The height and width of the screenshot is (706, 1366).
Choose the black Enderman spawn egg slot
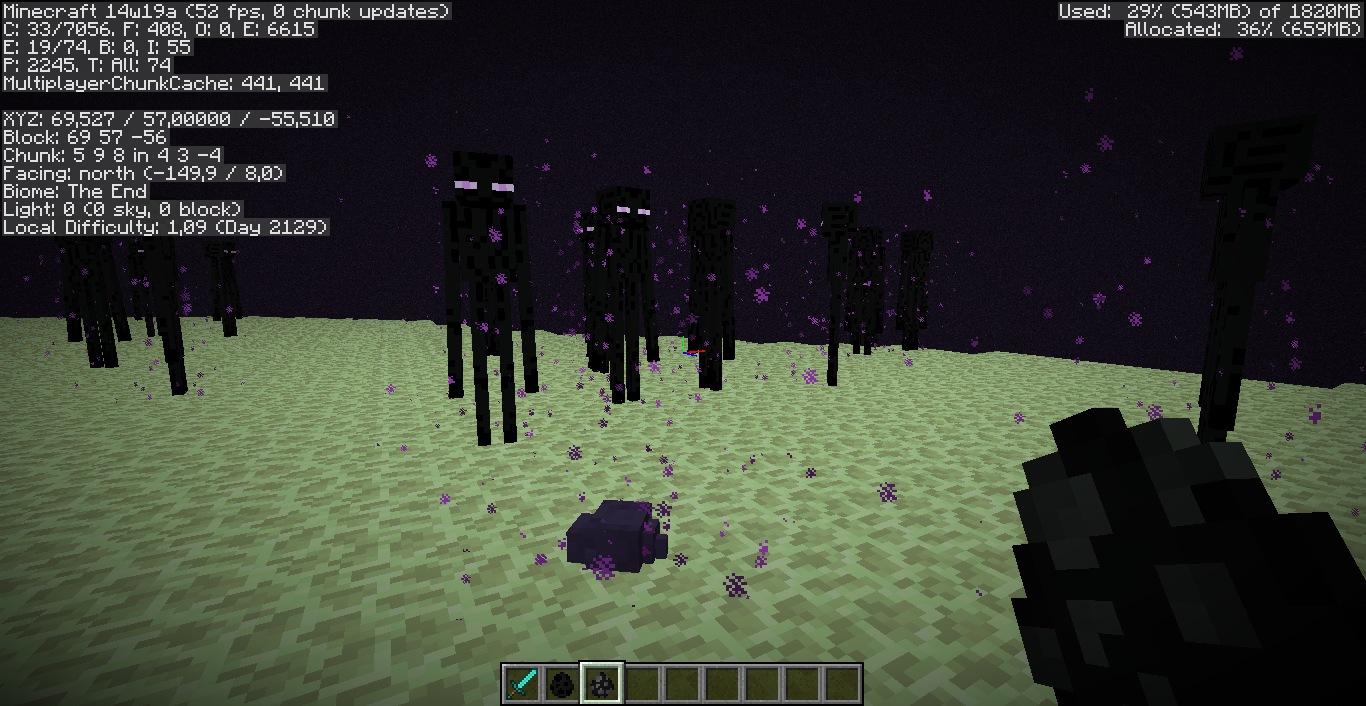point(562,684)
